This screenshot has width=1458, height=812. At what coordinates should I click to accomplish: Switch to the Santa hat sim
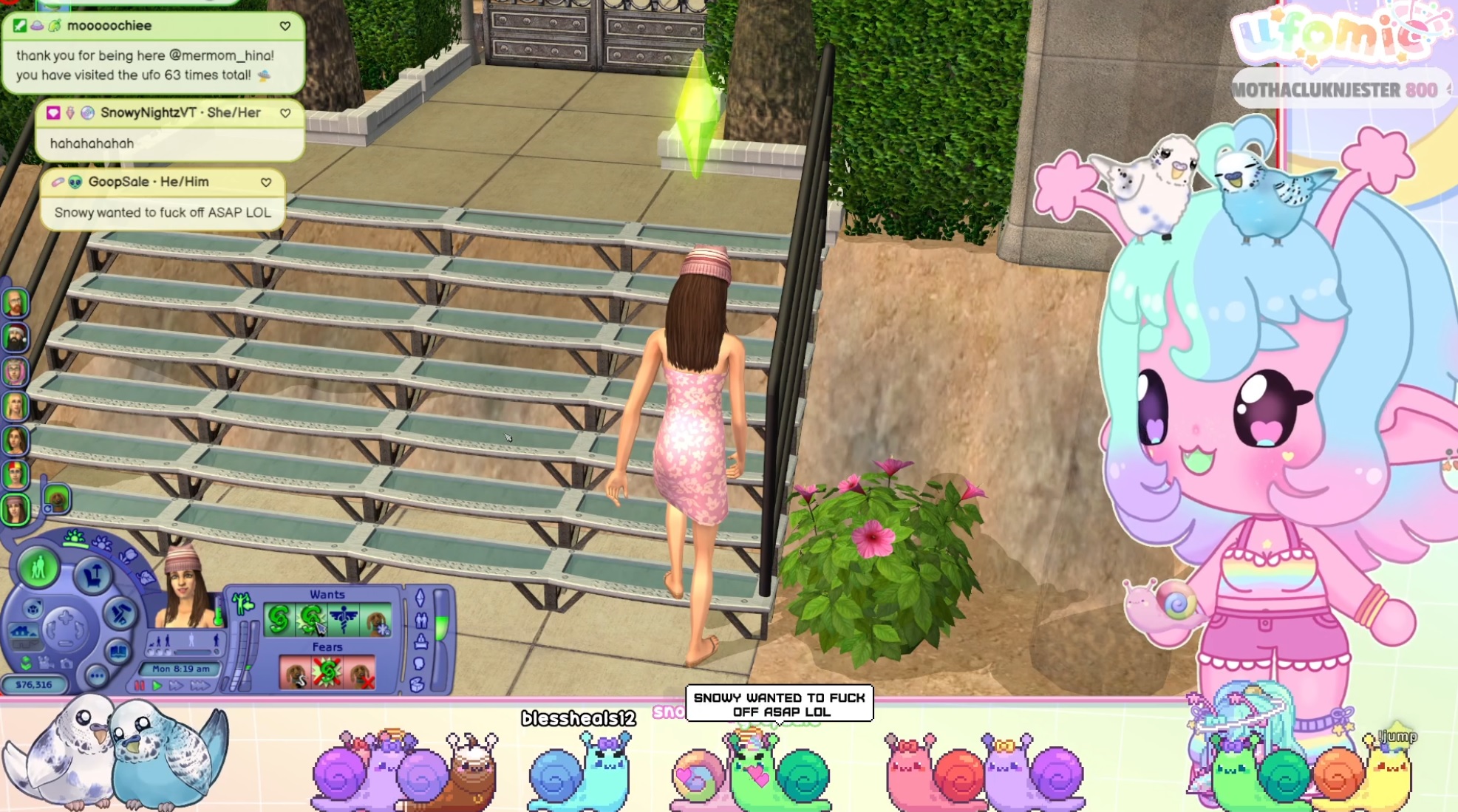15,338
